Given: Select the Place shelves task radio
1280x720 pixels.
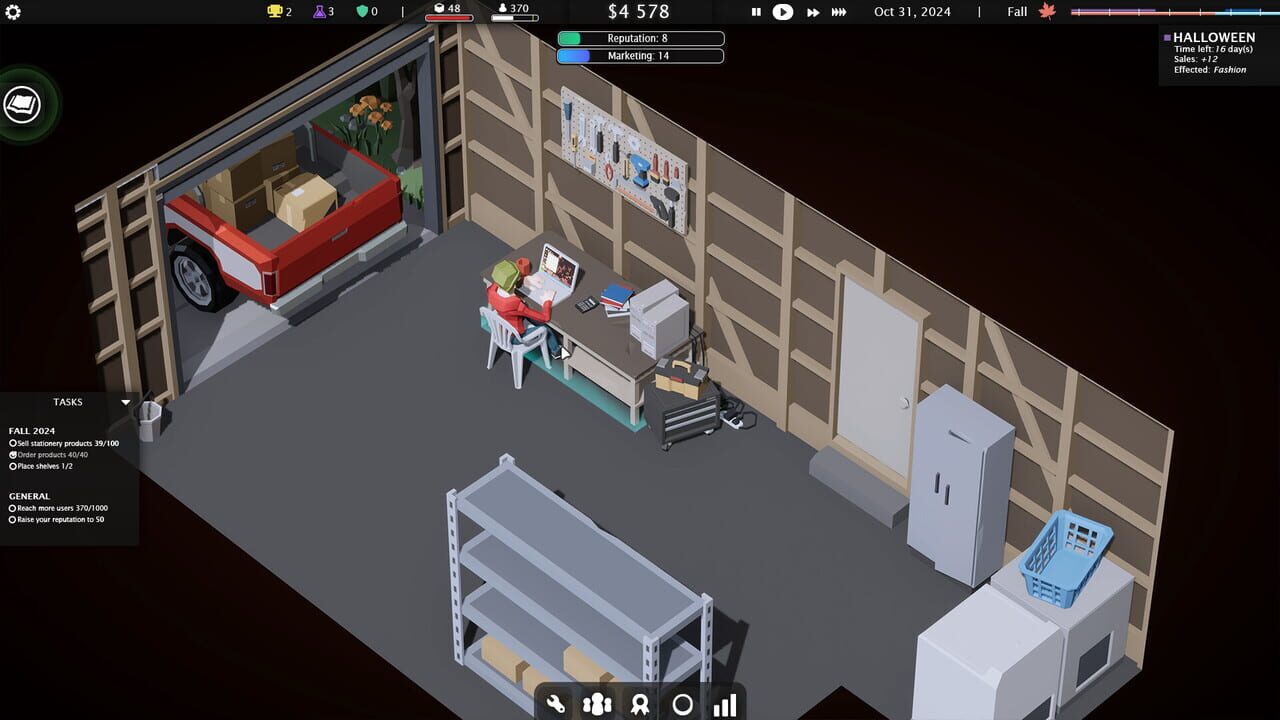Looking at the screenshot, I should pyautogui.click(x=14, y=467).
